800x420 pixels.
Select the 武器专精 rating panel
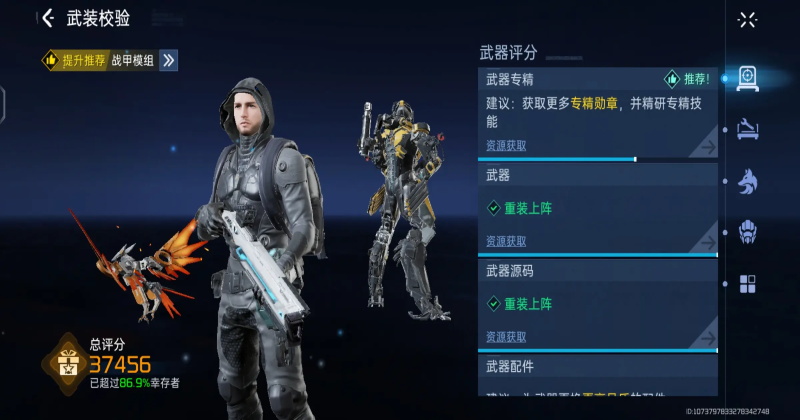[x=597, y=111]
